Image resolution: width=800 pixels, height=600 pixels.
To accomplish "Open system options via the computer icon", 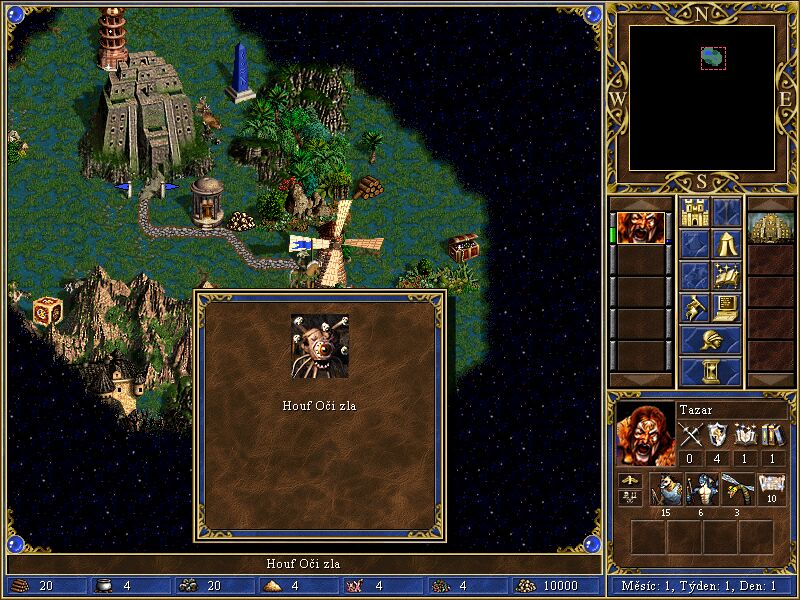I will pyautogui.click(x=727, y=308).
